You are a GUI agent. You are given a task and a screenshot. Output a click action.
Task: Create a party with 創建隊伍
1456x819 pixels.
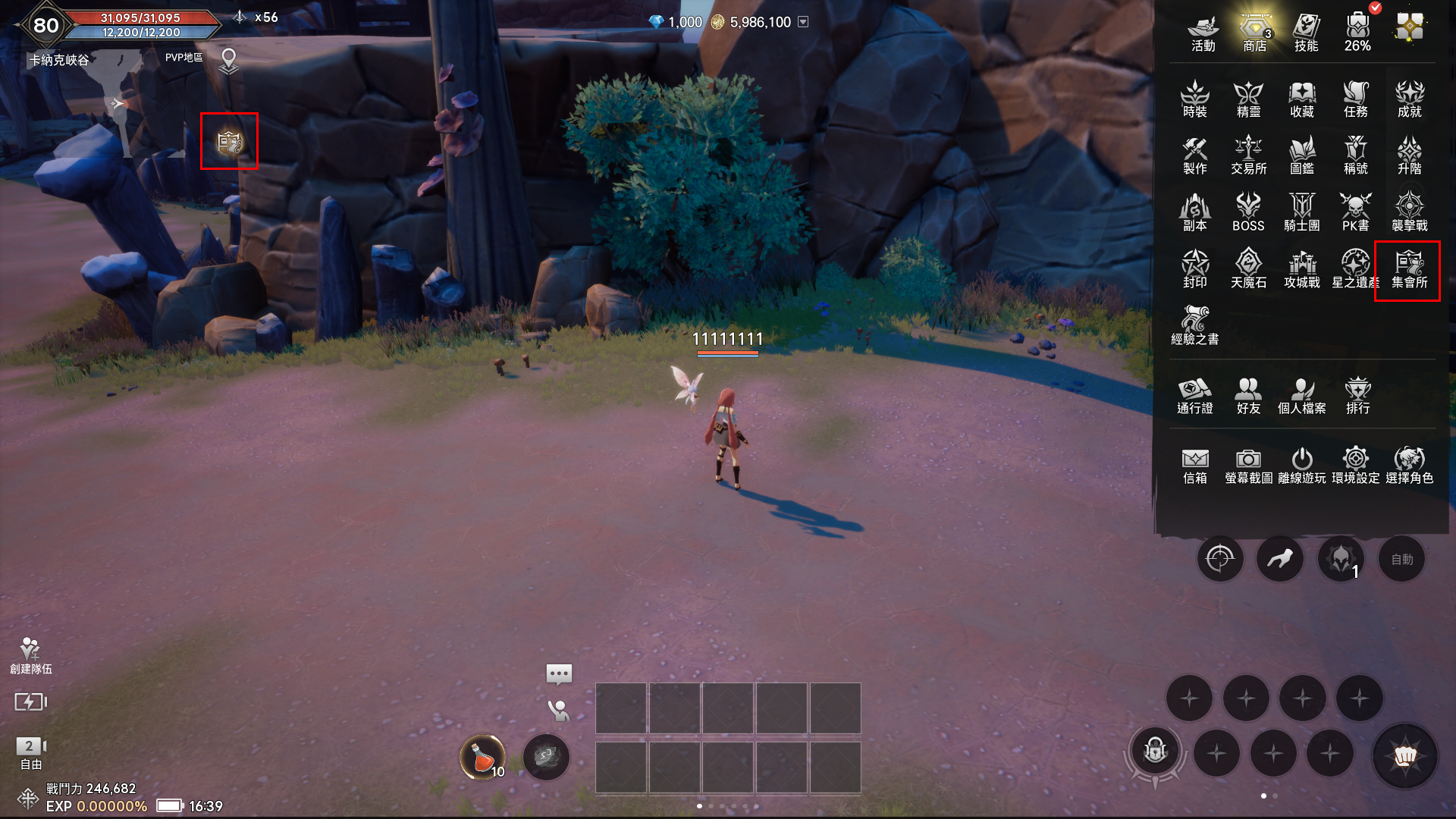click(x=30, y=656)
